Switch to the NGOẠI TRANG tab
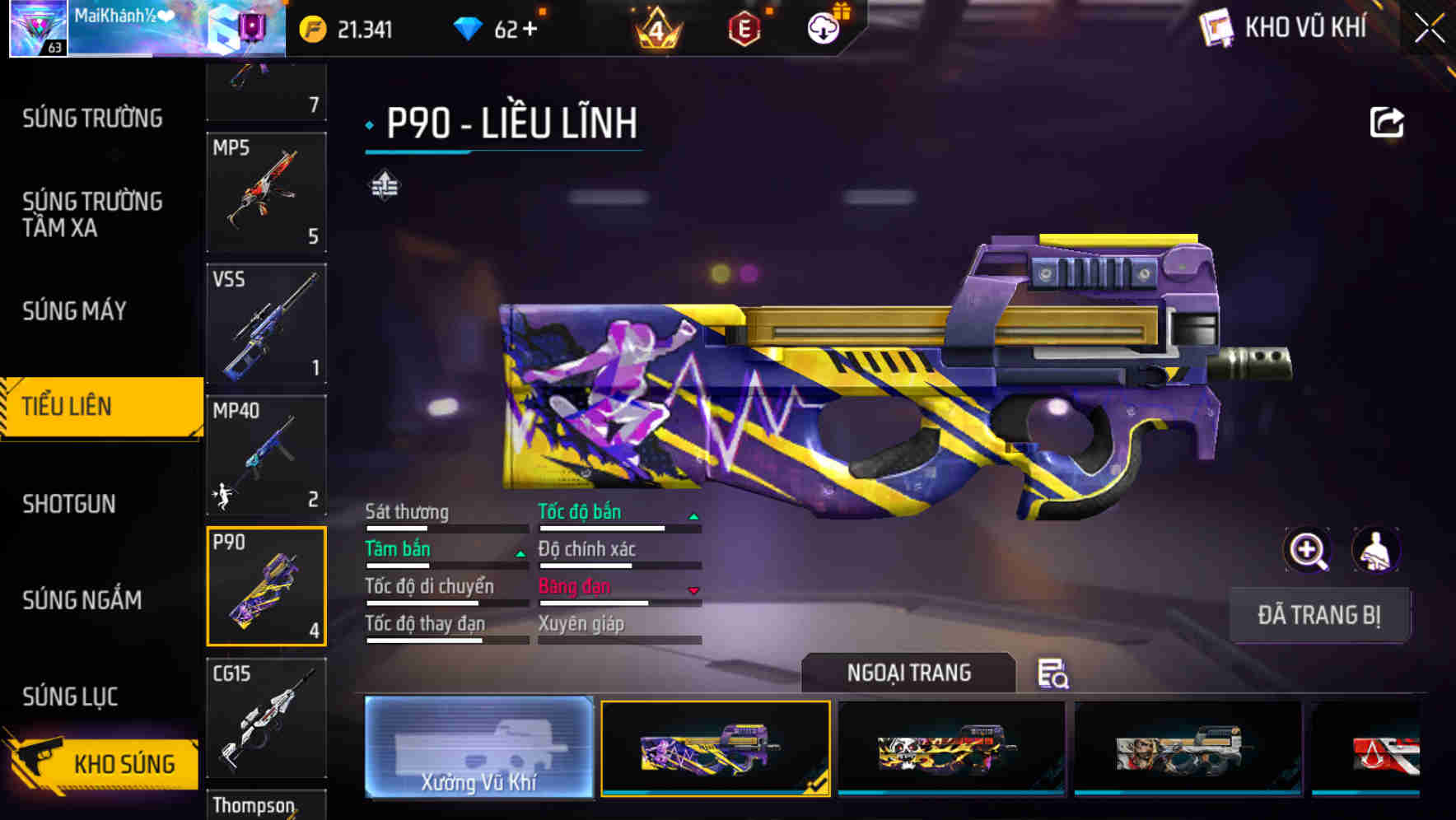Viewport: 1456px width, 820px height. pos(908,672)
